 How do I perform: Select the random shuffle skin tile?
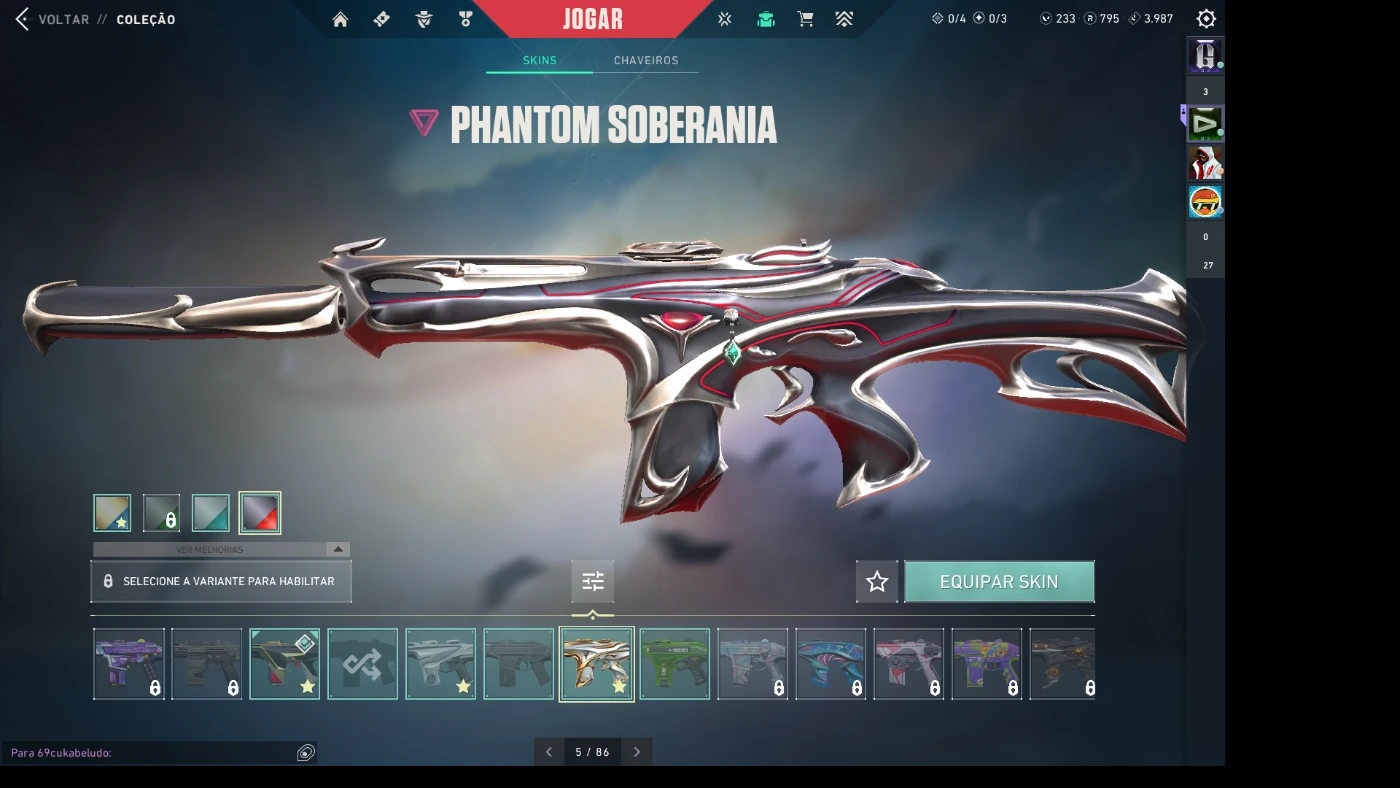[x=362, y=664]
